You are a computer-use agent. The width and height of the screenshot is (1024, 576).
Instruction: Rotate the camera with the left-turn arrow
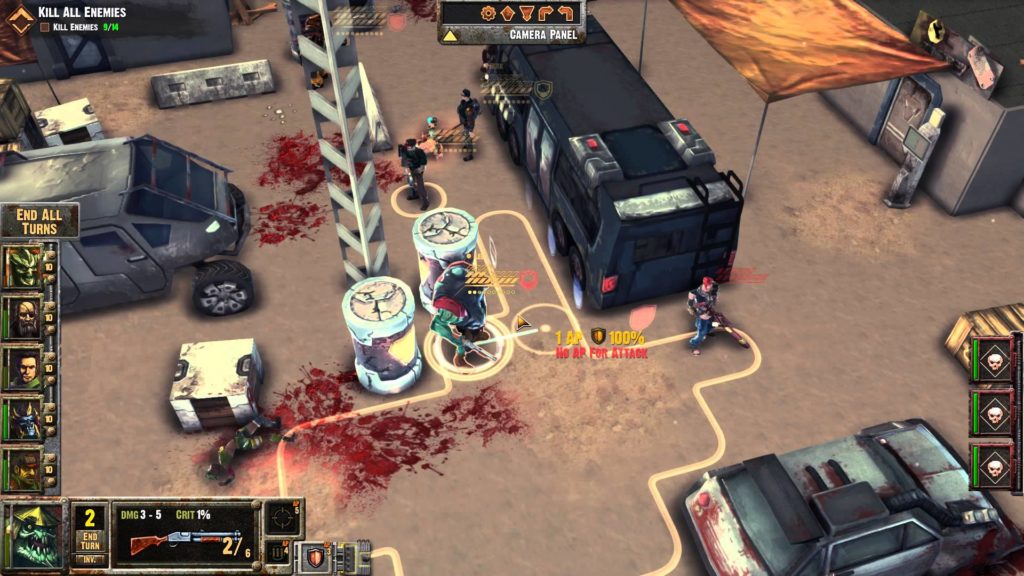567,13
